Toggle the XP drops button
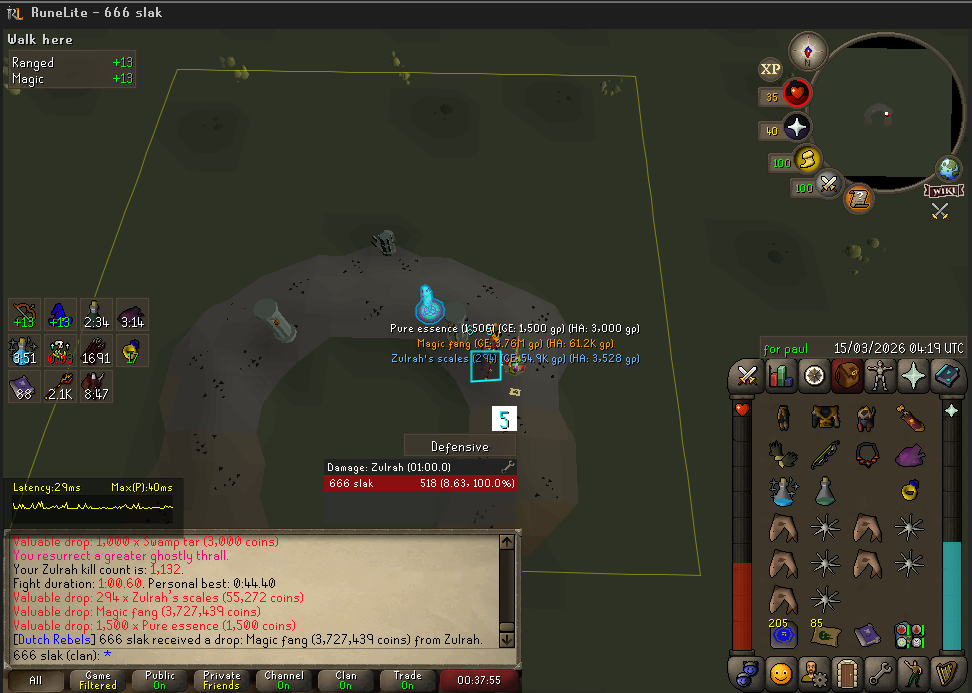Image resolution: width=972 pixels, height=693 pixels. click(770, 69)
